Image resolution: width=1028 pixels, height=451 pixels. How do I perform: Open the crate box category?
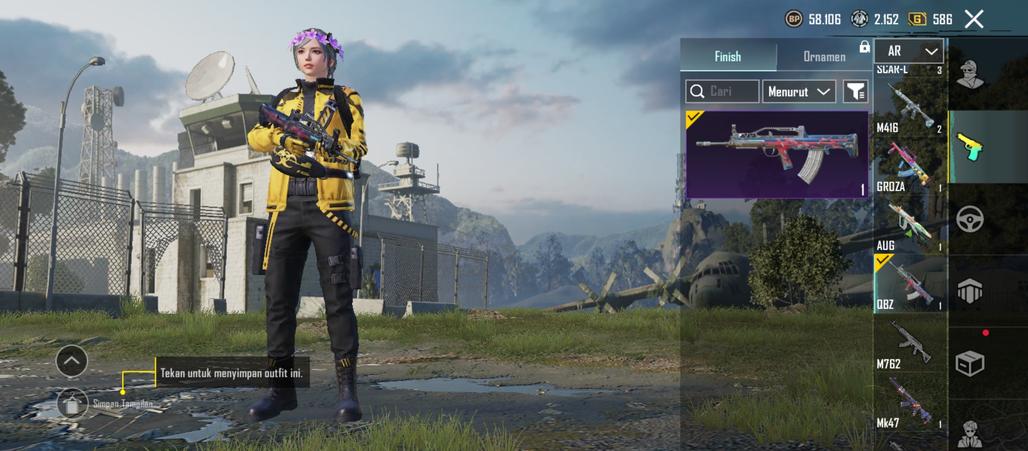pos(970,363)
